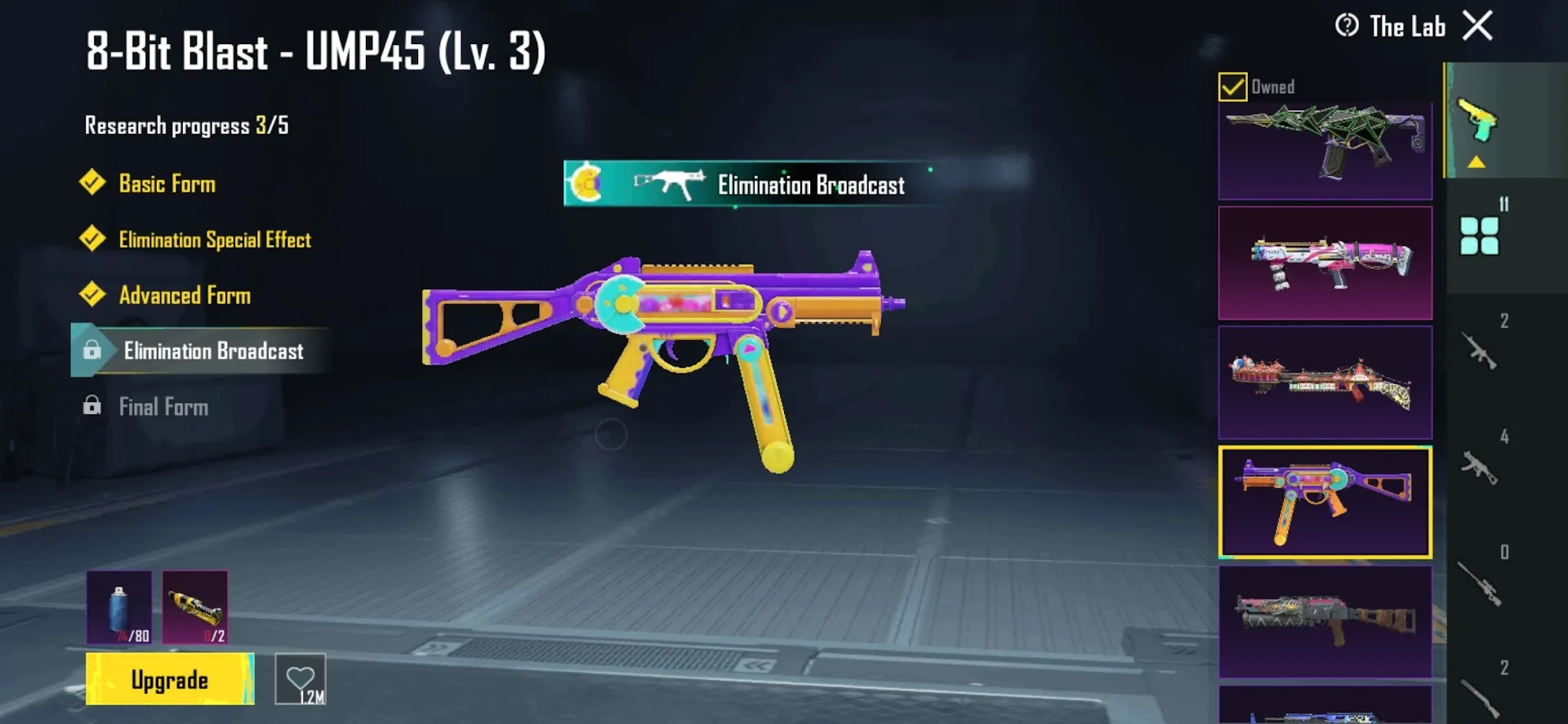Click the Research progress 3/5 indicator
Viewport: 1568px width, 724px height.
(x=185, y=124)
